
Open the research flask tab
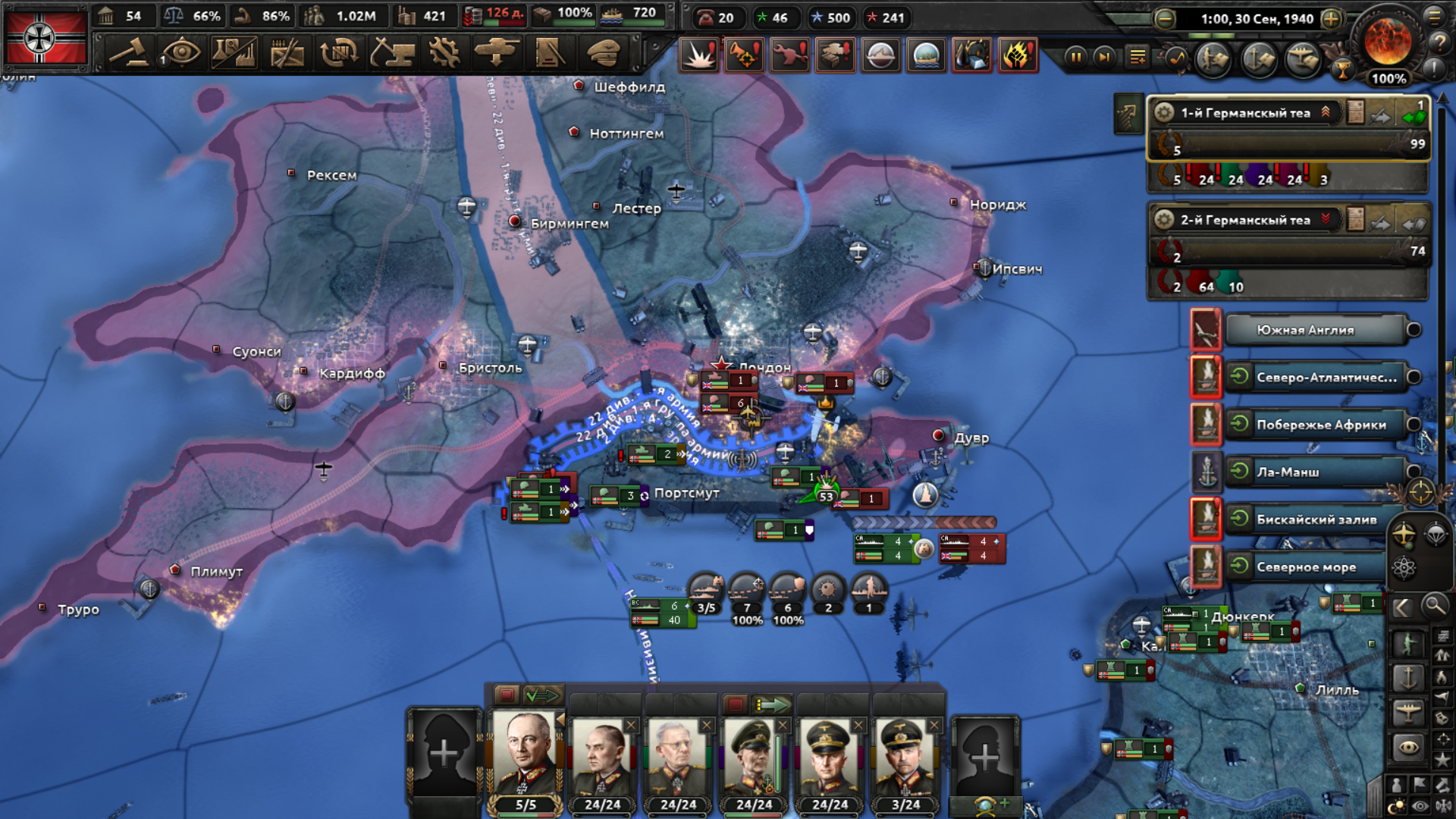pyautogui.click(x=234, y=53)
